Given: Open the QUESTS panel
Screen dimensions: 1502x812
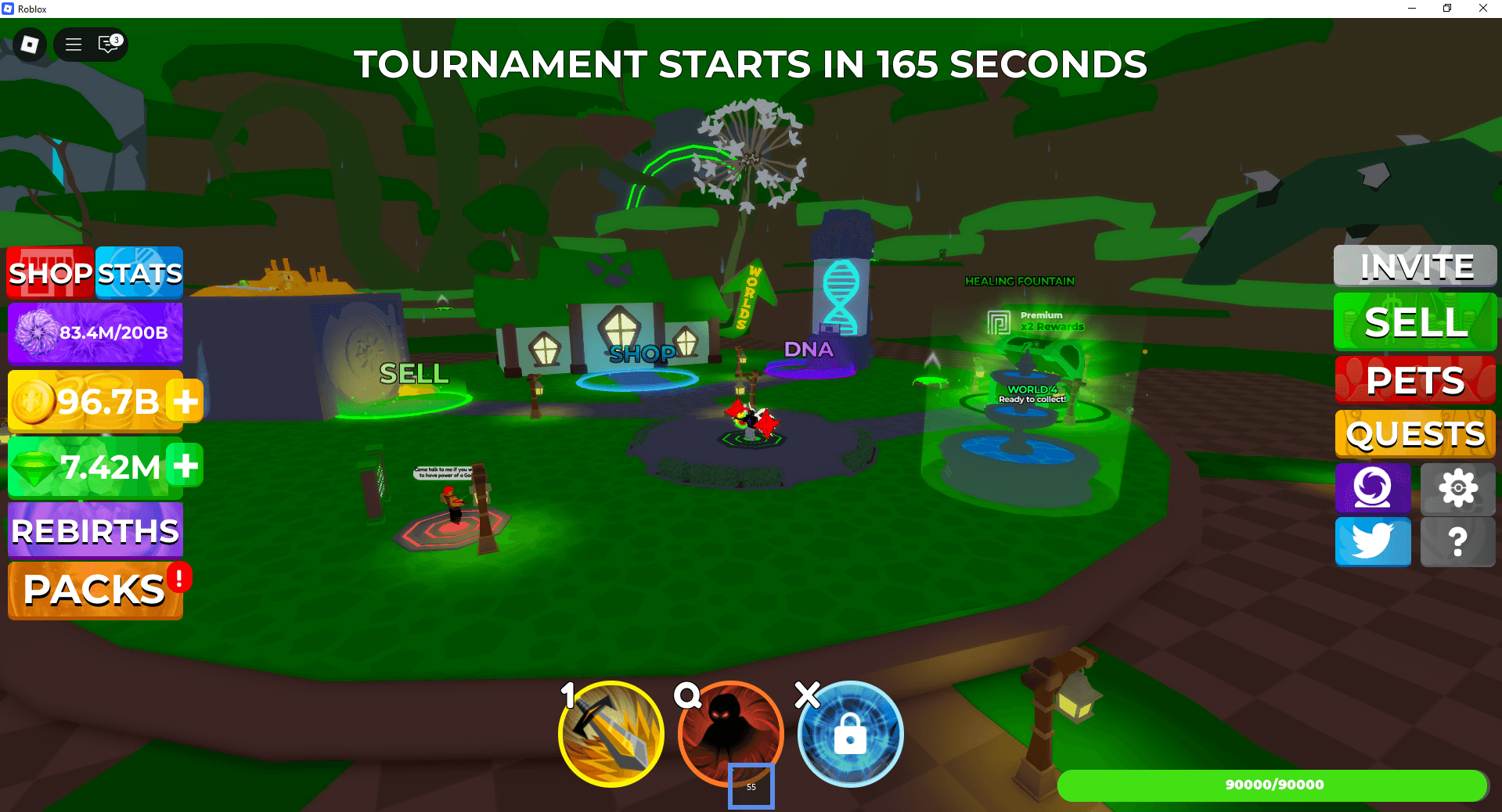Looking at the screenshot, I should (x=1414, y=434).
